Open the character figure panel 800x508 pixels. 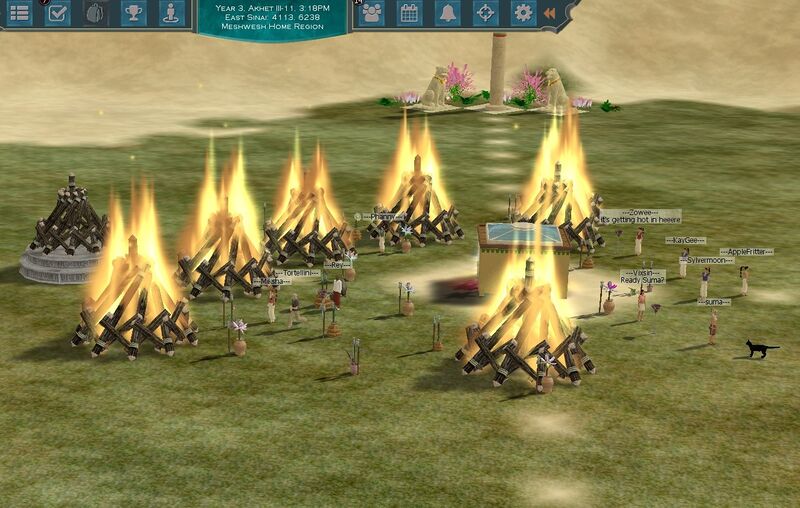tap(171, 13)
